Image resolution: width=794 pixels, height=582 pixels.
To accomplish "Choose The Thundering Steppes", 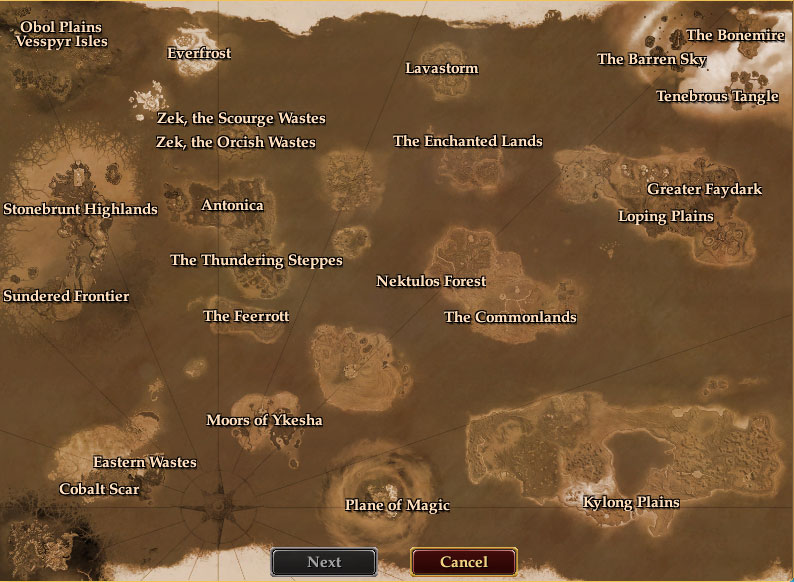I will click(x=256, y=261).
